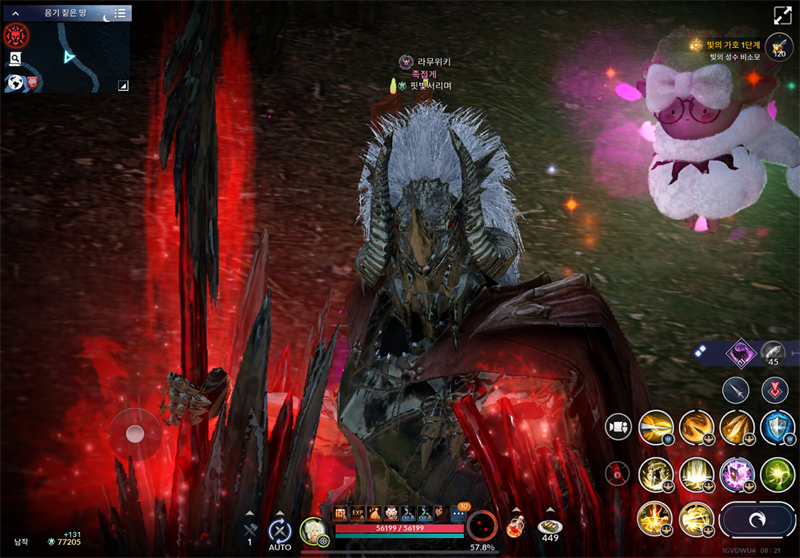Use the red health potion
Image resolution: width=800 pixels, height=558 pixels.
click(515, 527)
